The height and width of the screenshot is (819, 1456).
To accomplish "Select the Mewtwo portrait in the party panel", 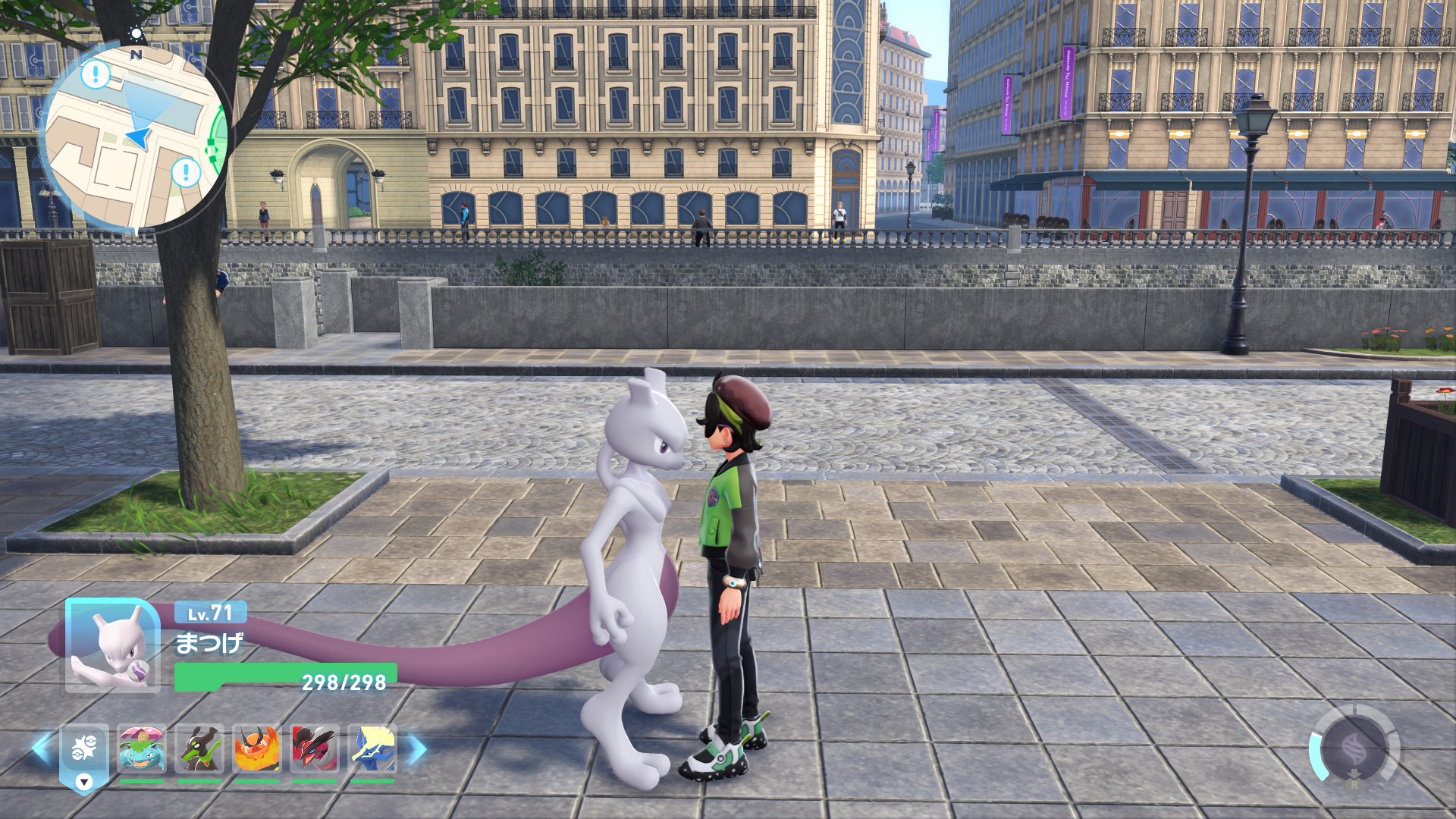I will (x=112, y=646).
